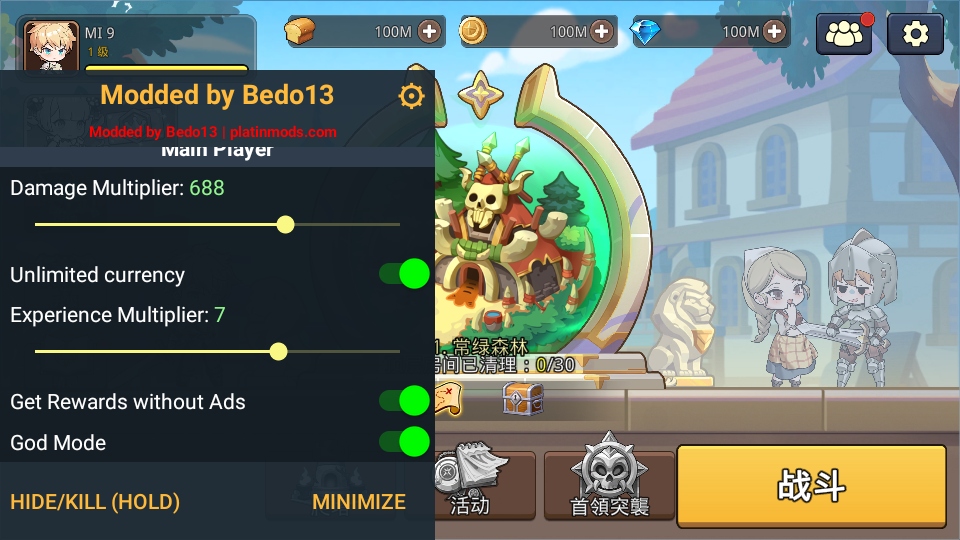Click the Damage Multiplier slider handle

pyautogui.click(x=285, y=224)
